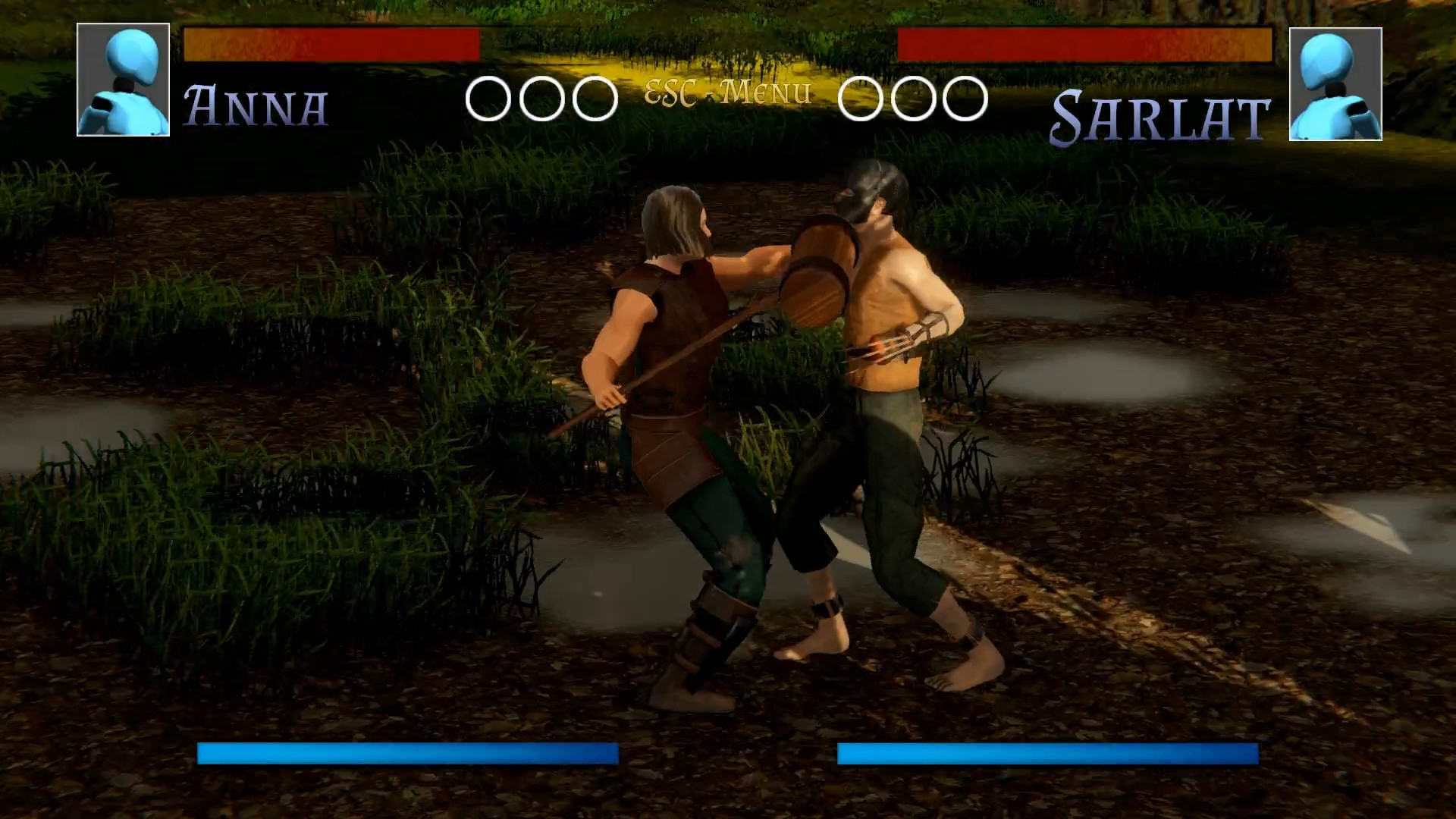Select the second round circle on Anna's side
This screenshot has height=819, width=1456.
point(540,99)
